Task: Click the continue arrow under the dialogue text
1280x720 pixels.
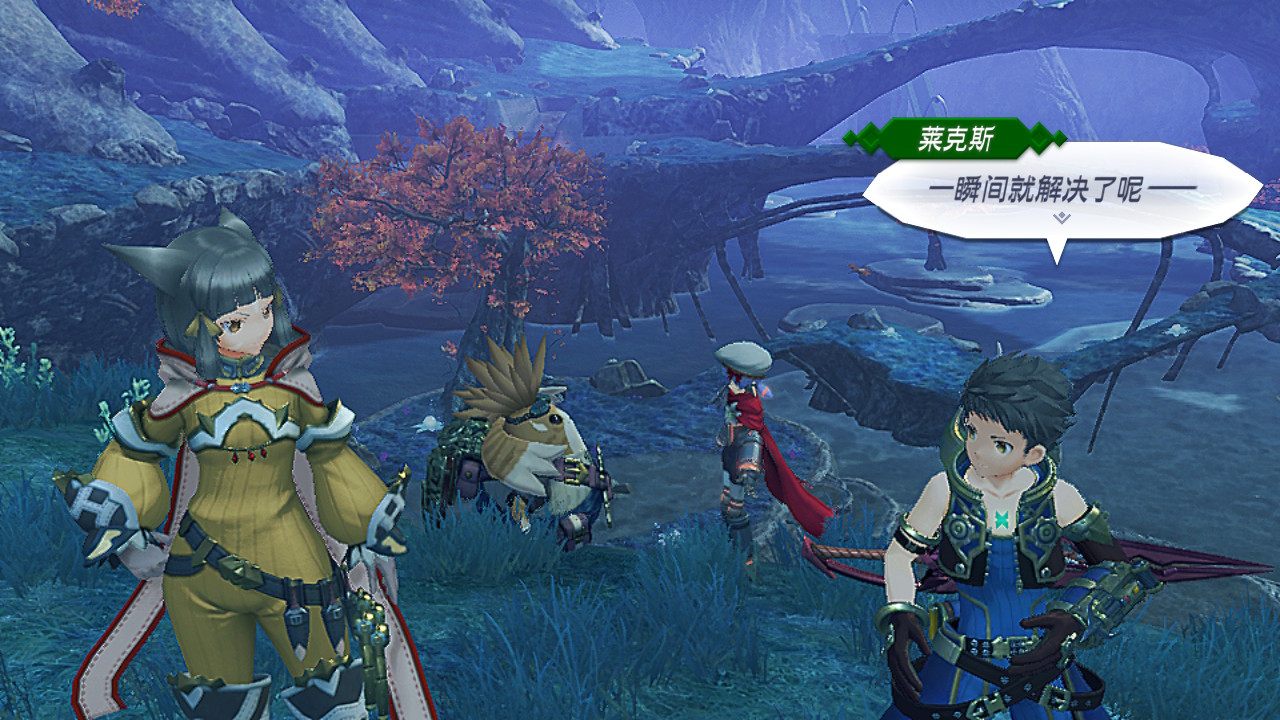Action: (x=1061, y=216)
